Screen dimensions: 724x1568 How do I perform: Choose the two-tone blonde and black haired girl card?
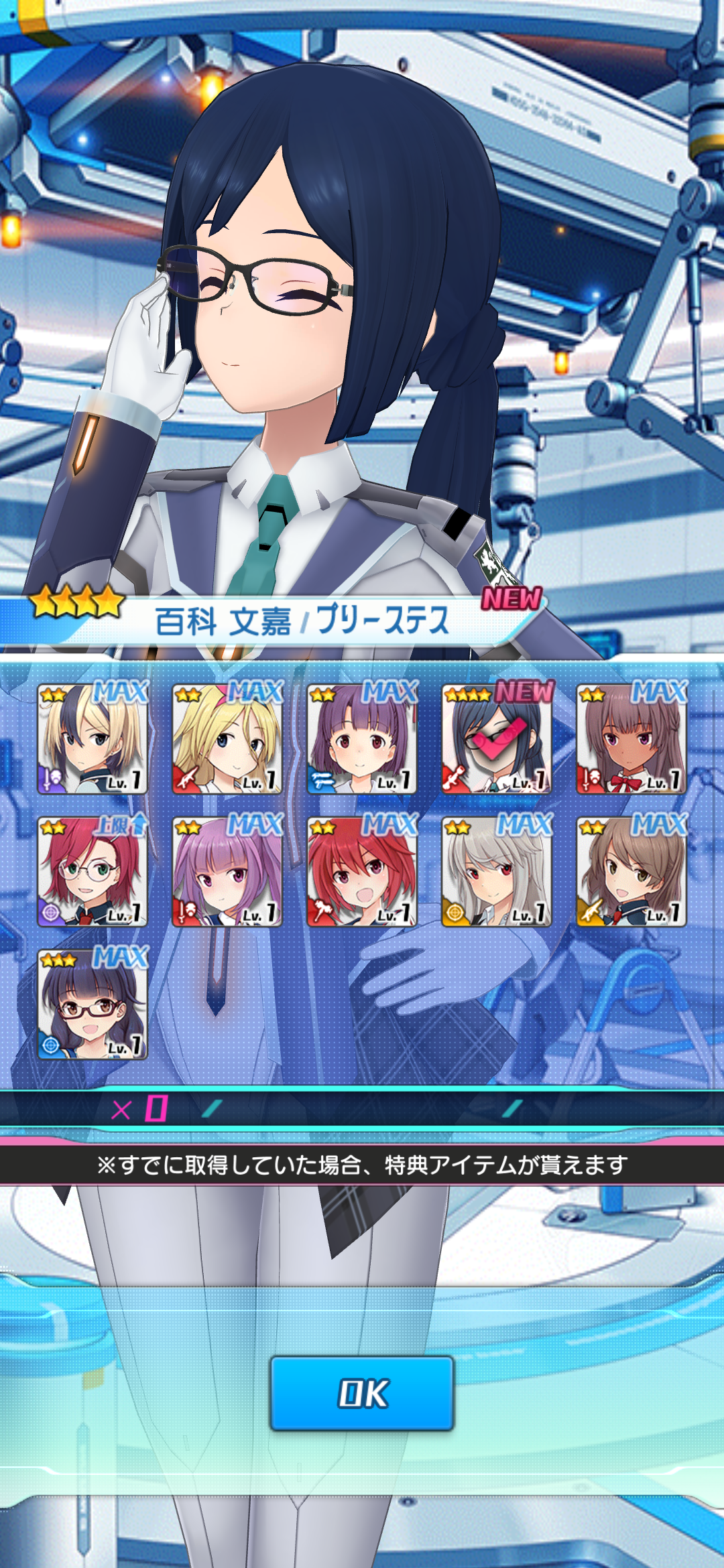pyautogui.click(x=93, y=739)
